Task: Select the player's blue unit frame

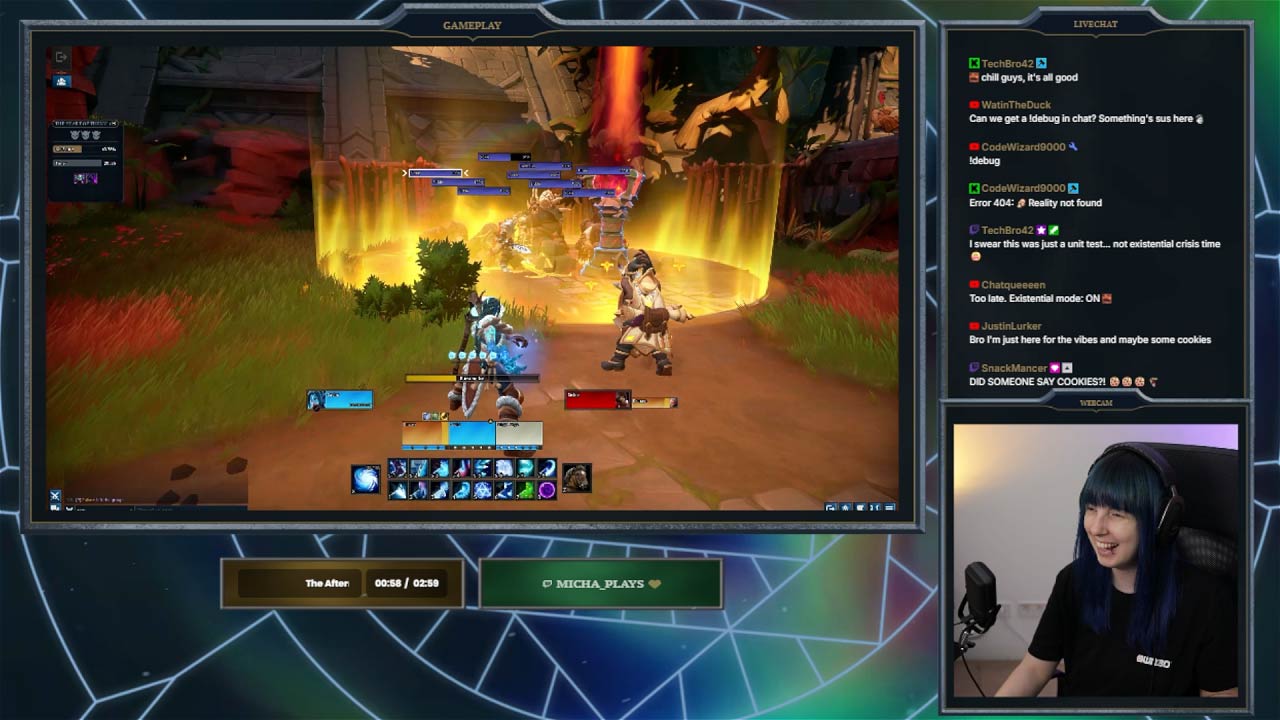Action: coord(340,400)
